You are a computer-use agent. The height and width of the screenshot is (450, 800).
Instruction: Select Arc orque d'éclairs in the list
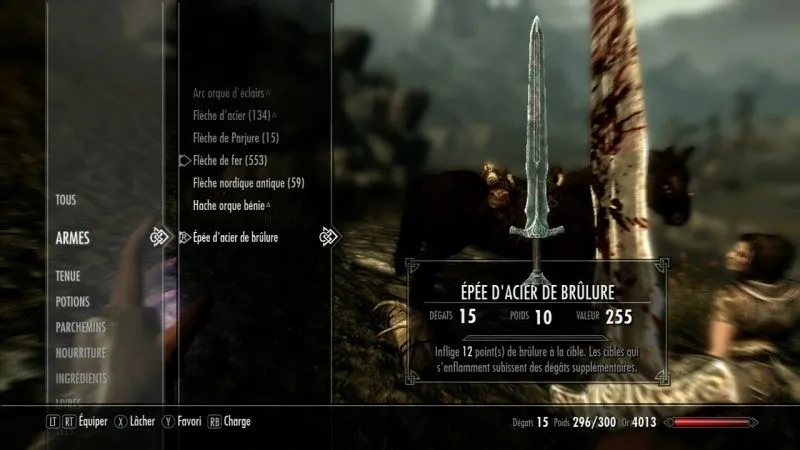coord(228,92)
